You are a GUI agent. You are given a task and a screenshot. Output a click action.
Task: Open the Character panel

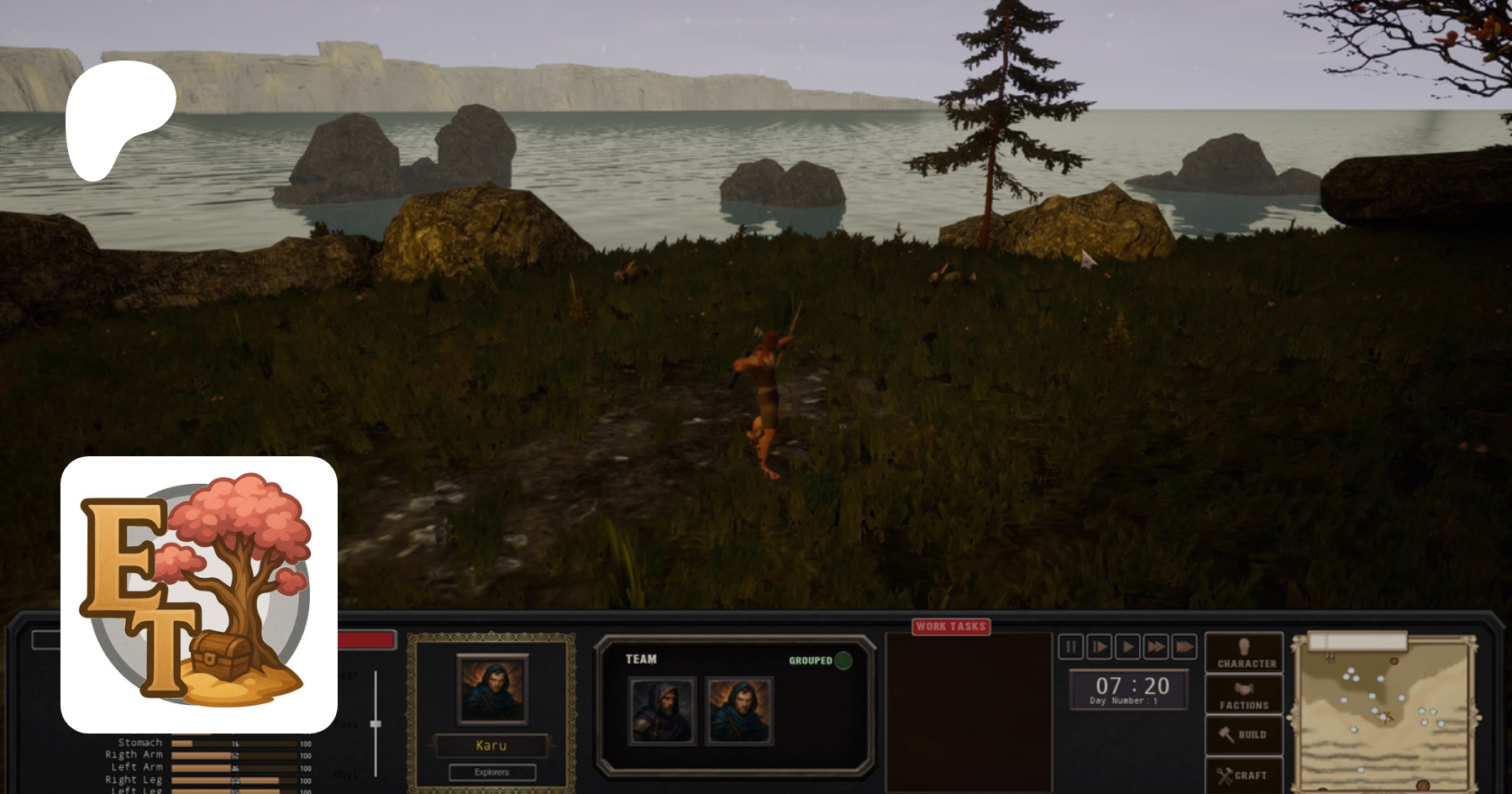1244,653
